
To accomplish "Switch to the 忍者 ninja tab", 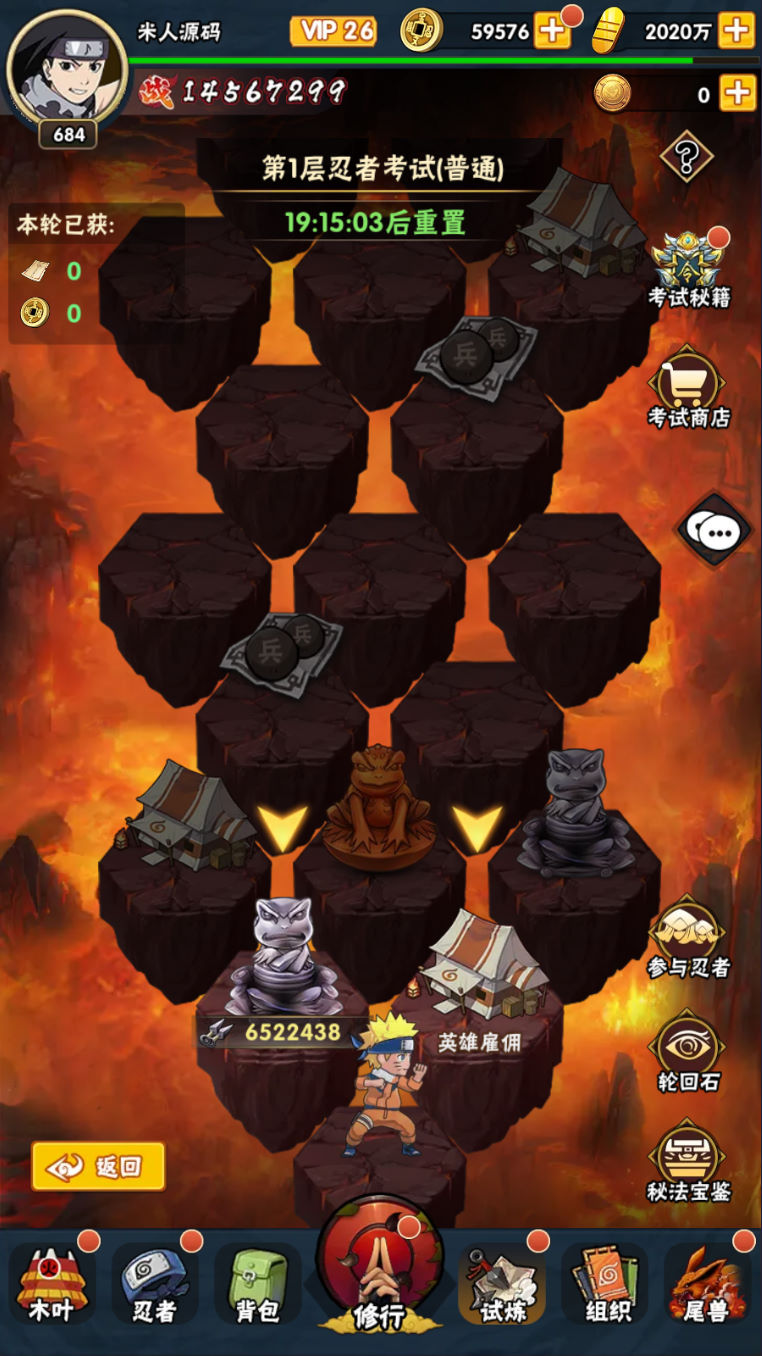I will (x=155, y=1285).
